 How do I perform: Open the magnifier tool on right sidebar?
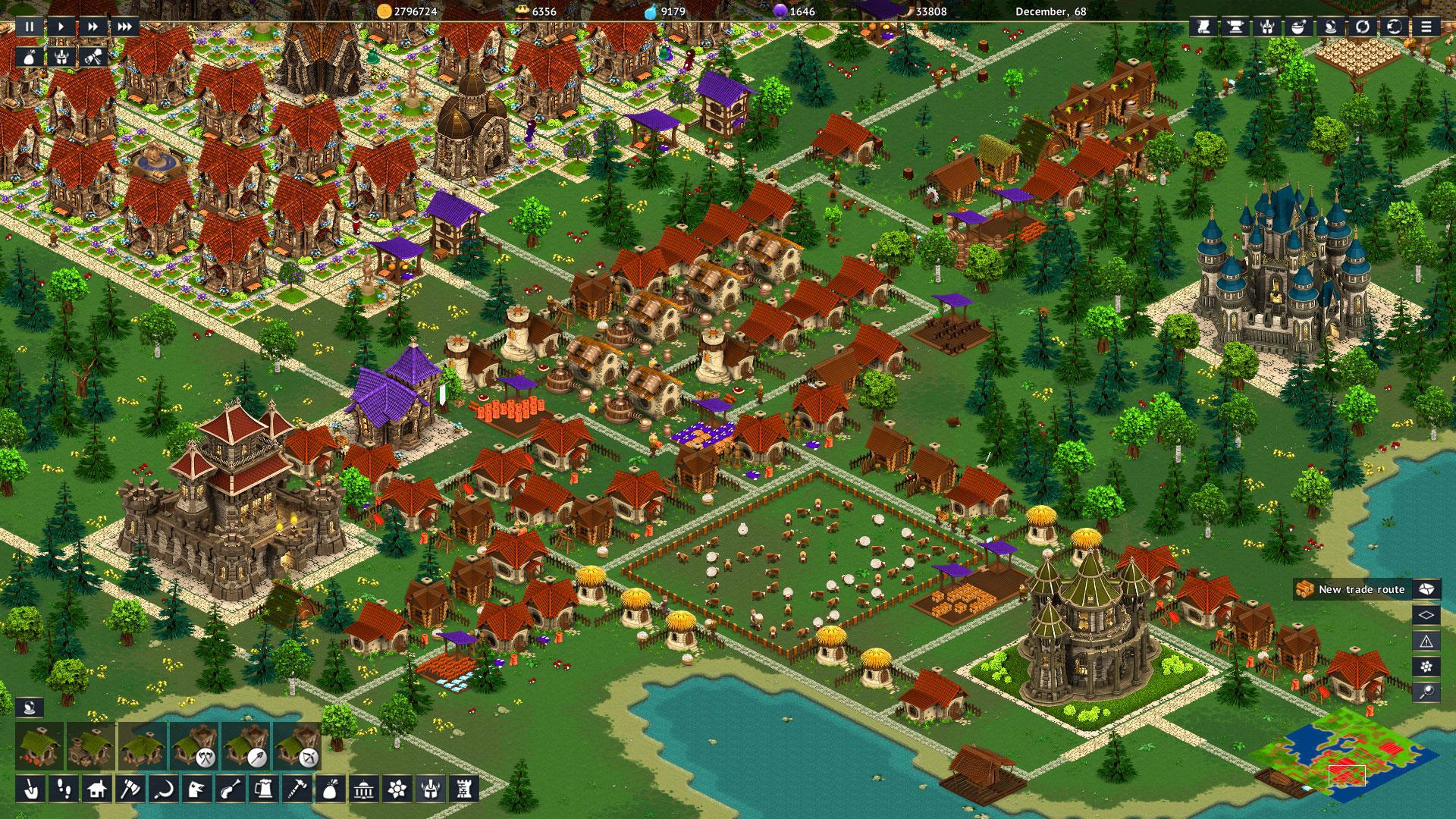pos(1426,692)
